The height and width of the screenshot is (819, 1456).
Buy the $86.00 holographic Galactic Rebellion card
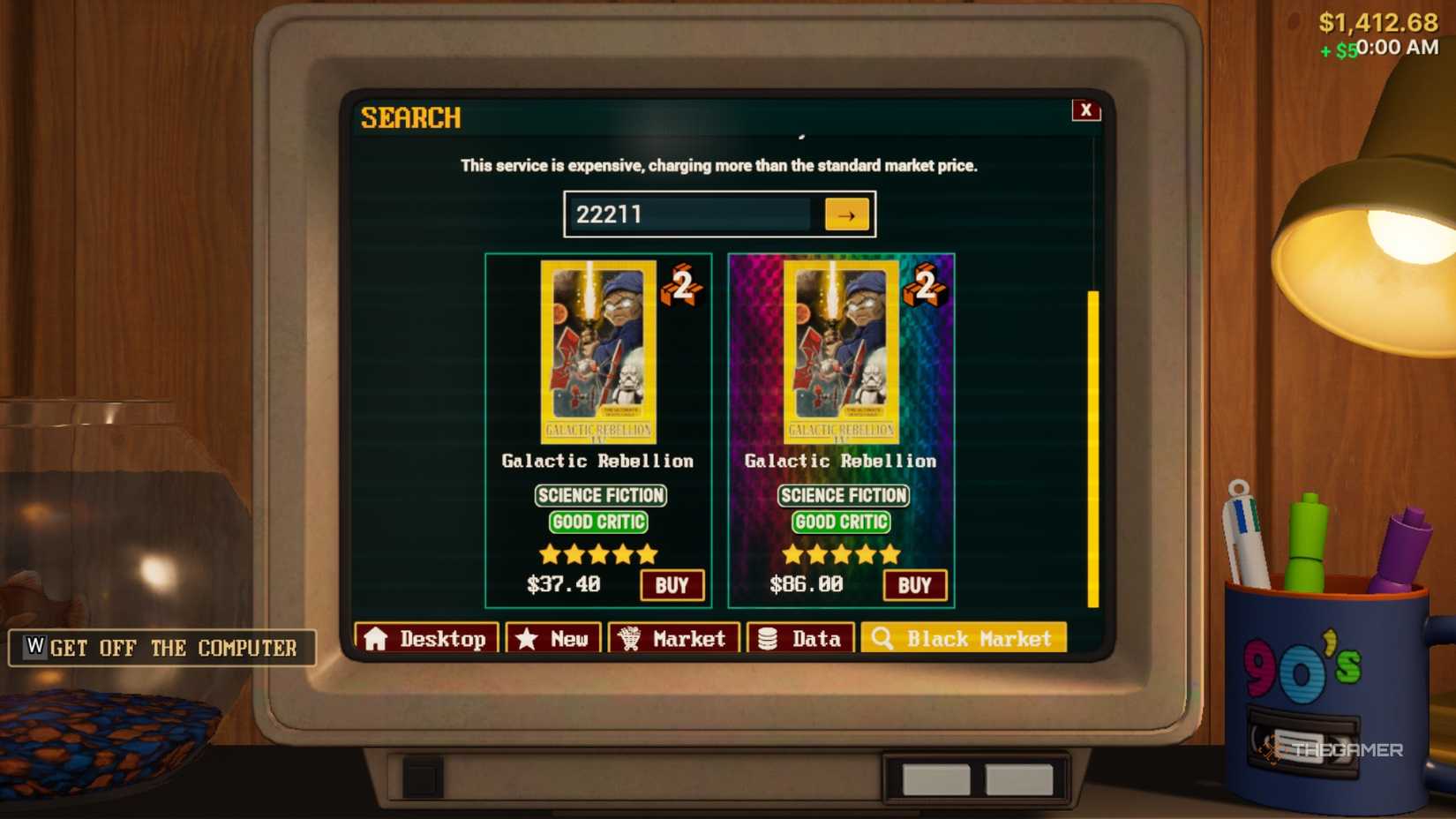(x=915, y=584)
